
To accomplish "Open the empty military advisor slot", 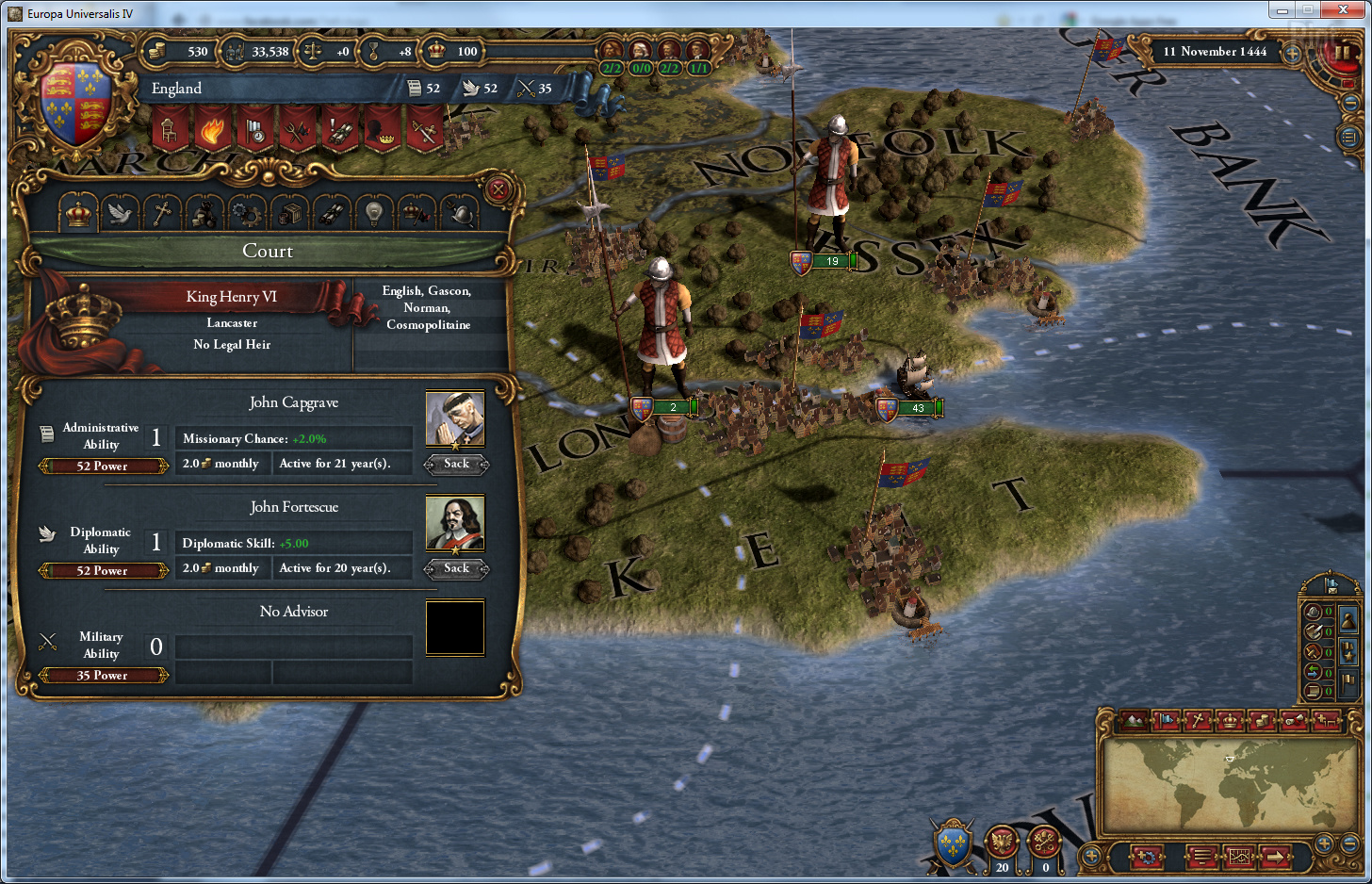I will click(455, 628).
